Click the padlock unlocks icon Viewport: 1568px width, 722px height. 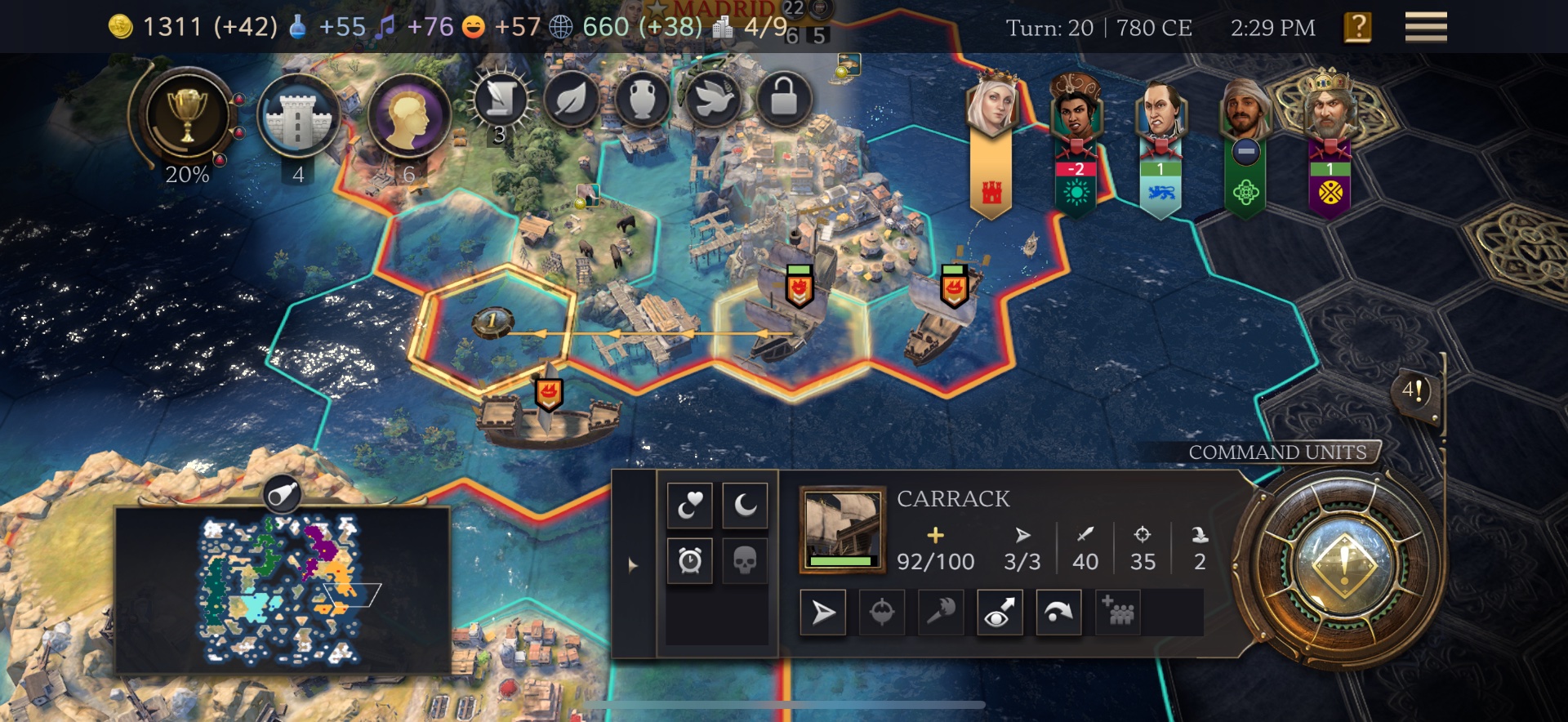[784, 100]
